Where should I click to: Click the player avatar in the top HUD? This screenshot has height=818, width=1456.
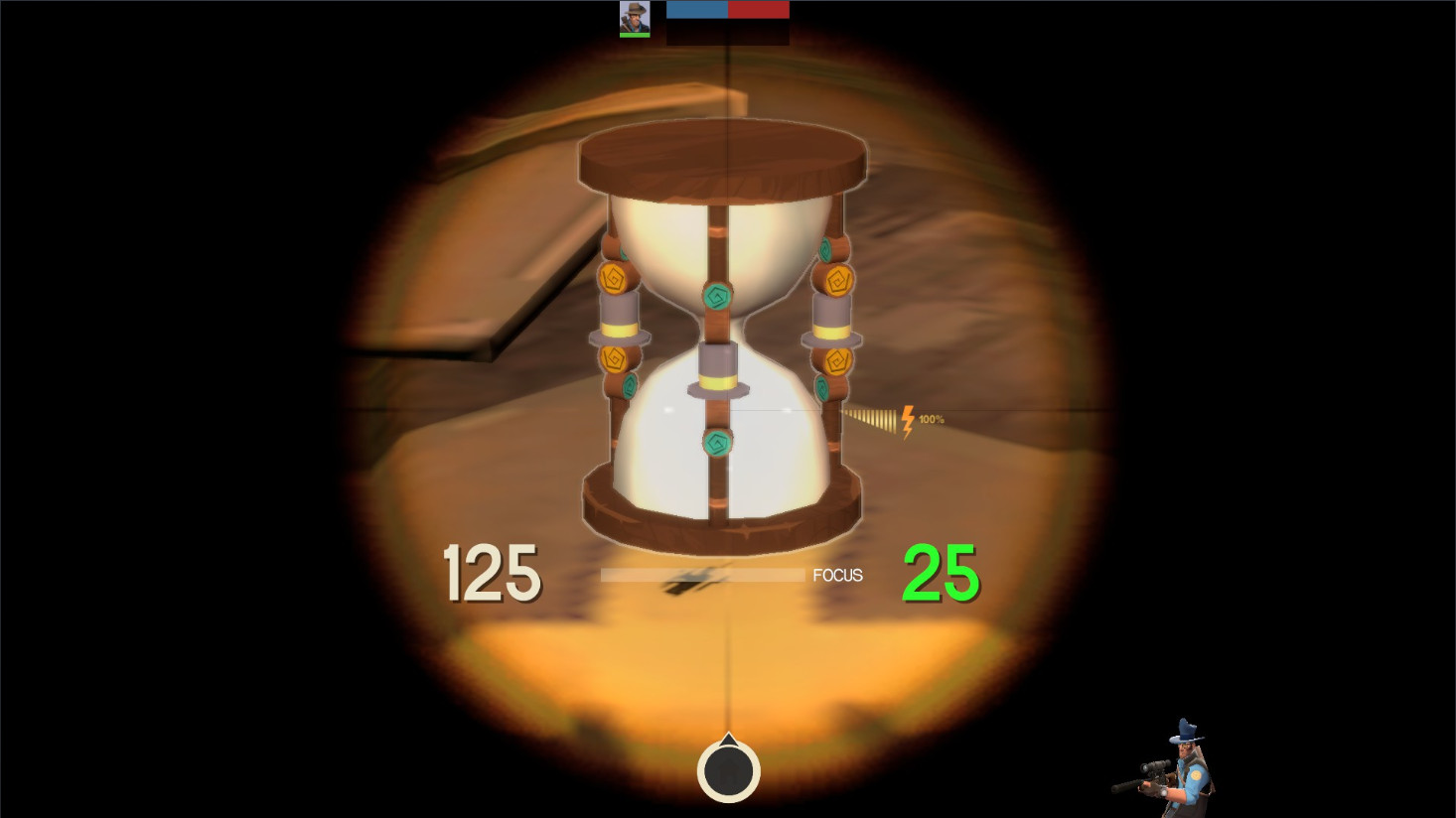point(635,19)
